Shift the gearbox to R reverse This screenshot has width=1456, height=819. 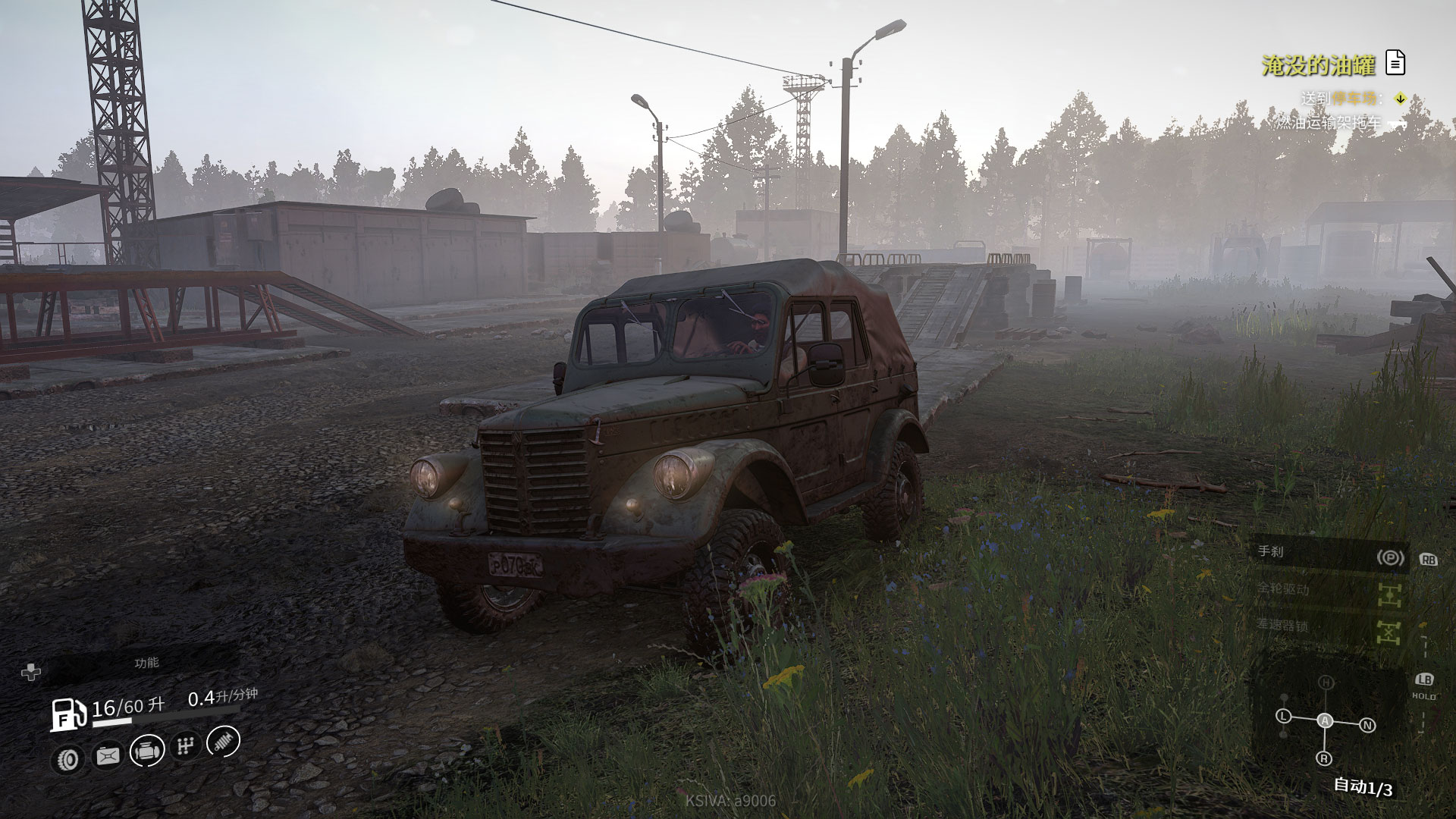coord(1324,758)
